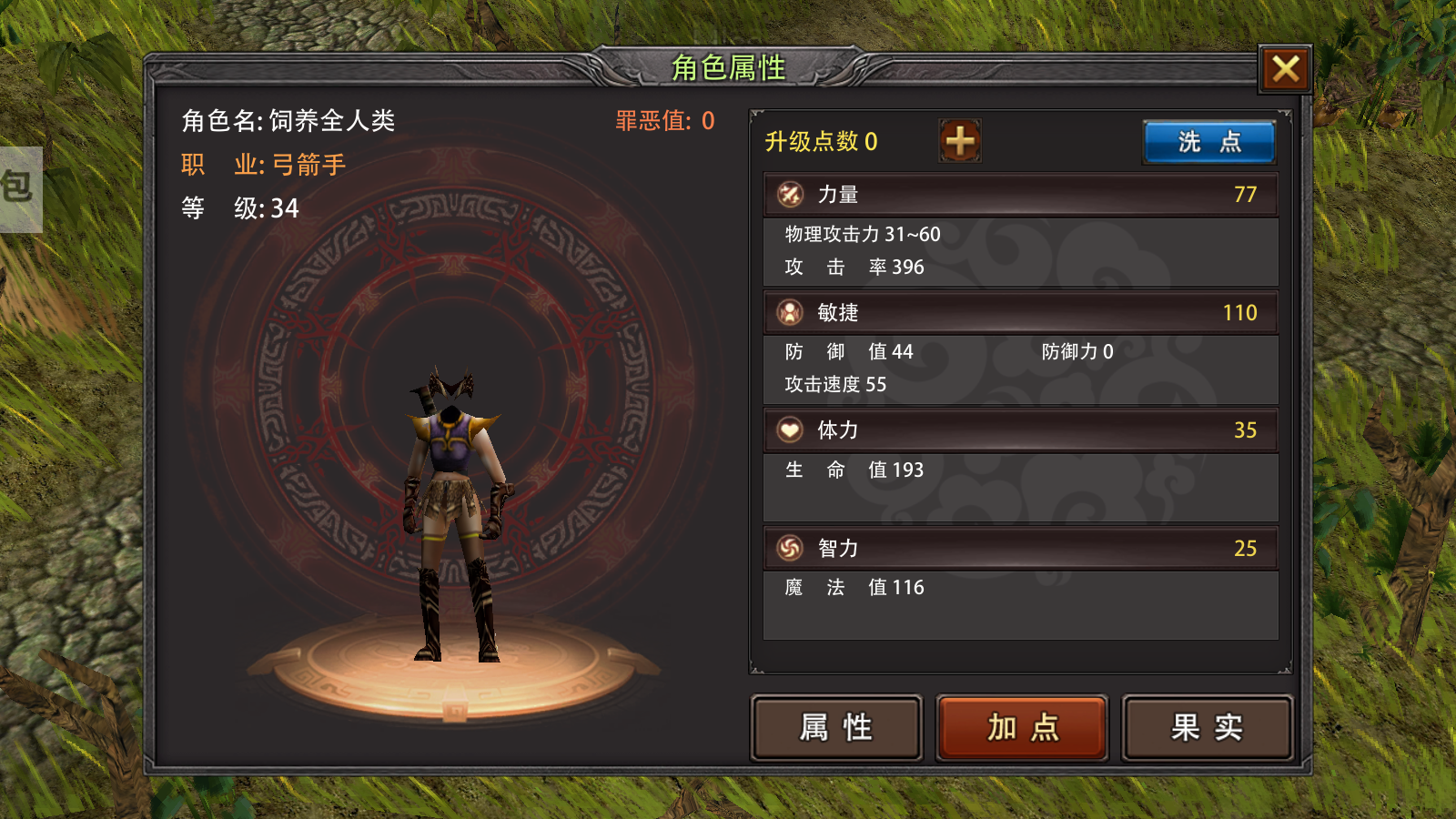The width and height of the screenshot is (1456, 819).
Task: Switch to the 属性 tab
Action: tap(835, 728)
